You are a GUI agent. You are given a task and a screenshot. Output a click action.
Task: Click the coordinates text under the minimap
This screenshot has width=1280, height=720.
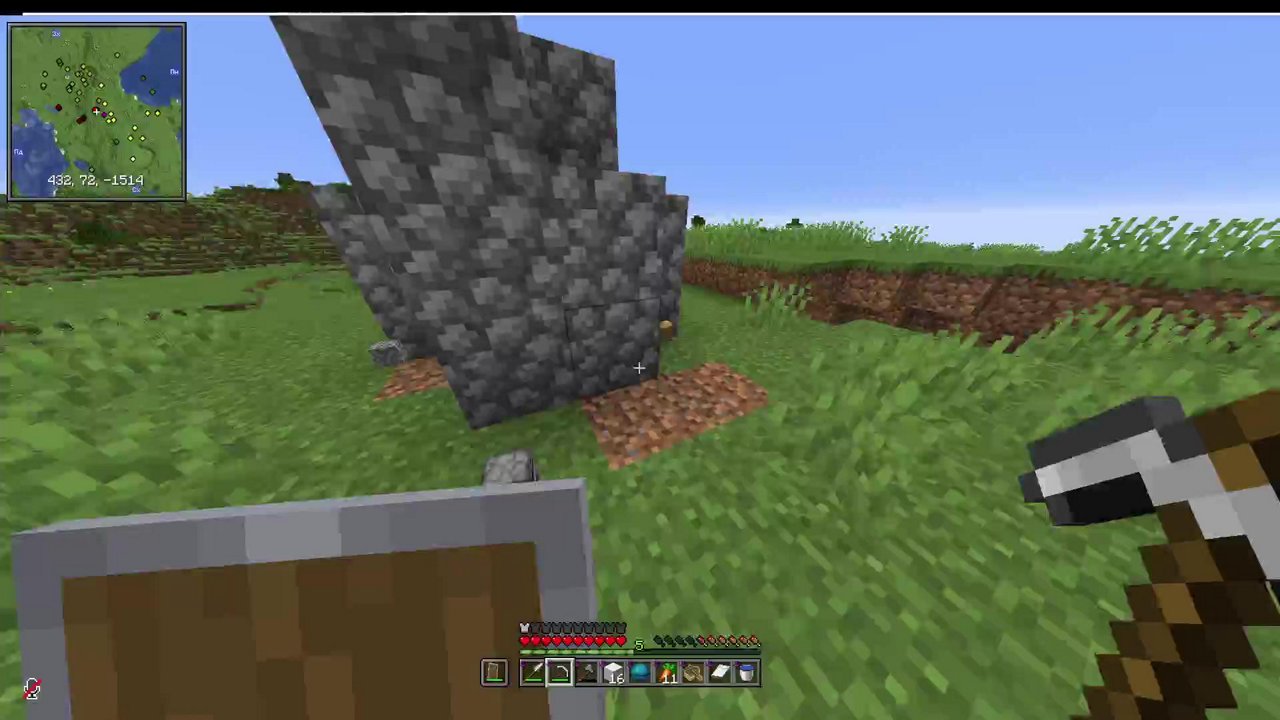tap(96, 180)
